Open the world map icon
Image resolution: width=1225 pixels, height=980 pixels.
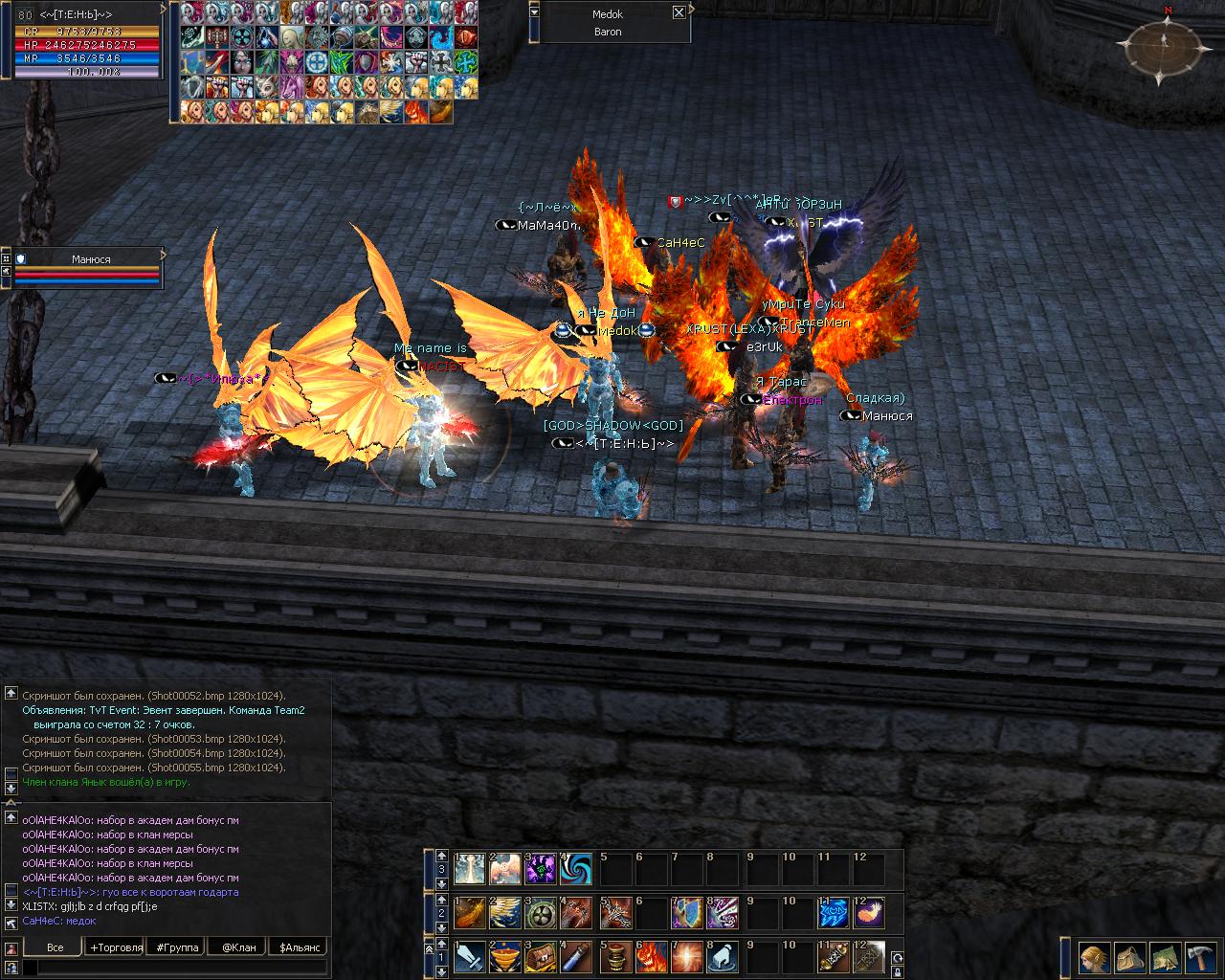click(x=1165, y=957)
